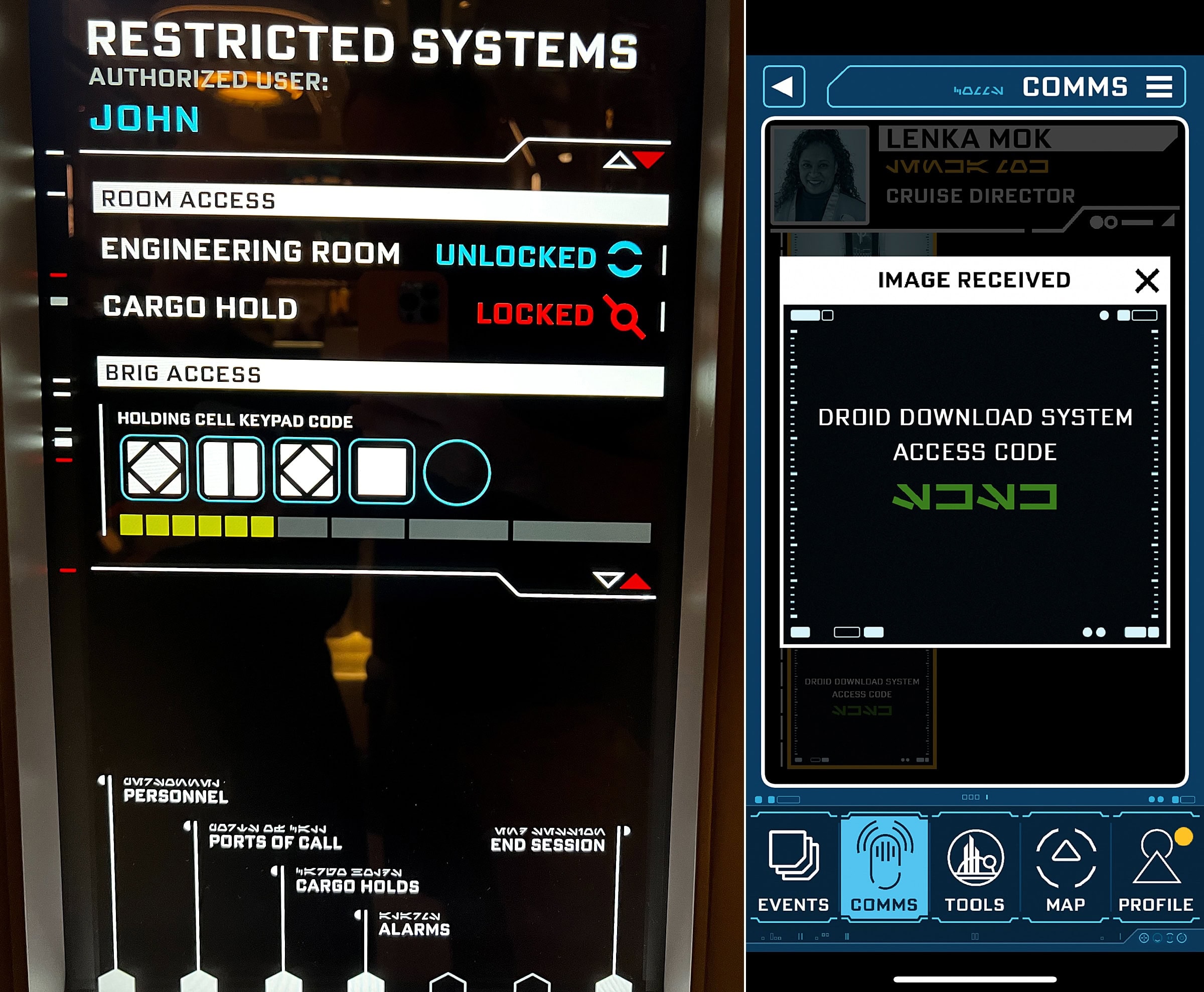Open the Personnel menu entry
Screen dimensions: 1204x992
coord(176,795)
